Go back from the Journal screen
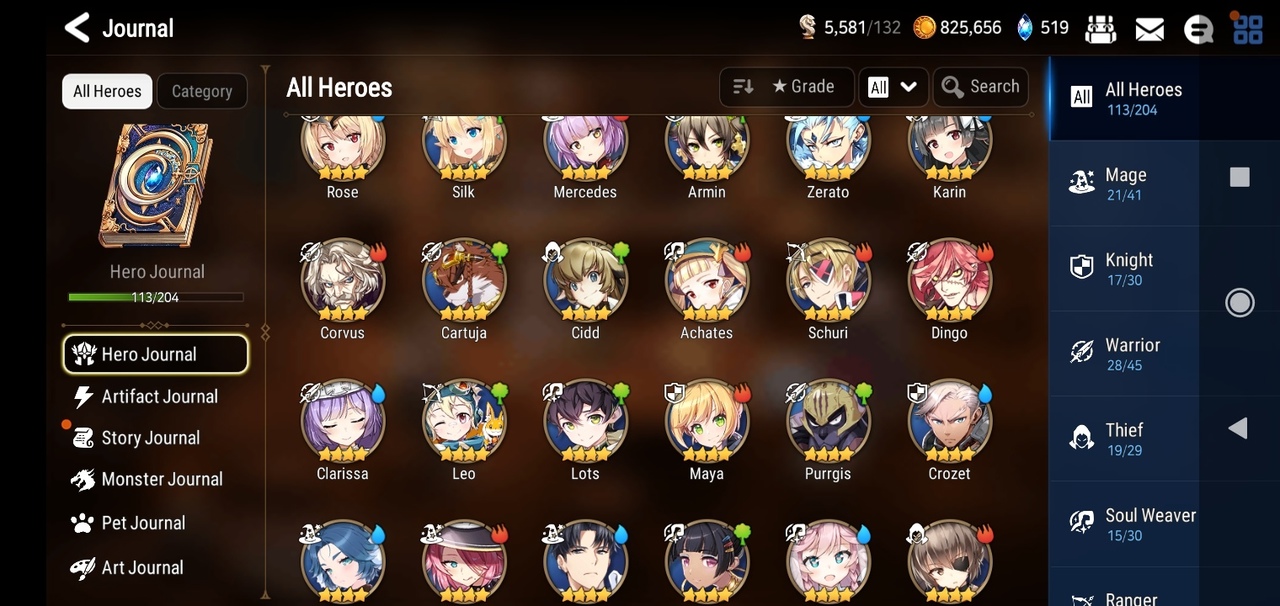 (78, 27)
